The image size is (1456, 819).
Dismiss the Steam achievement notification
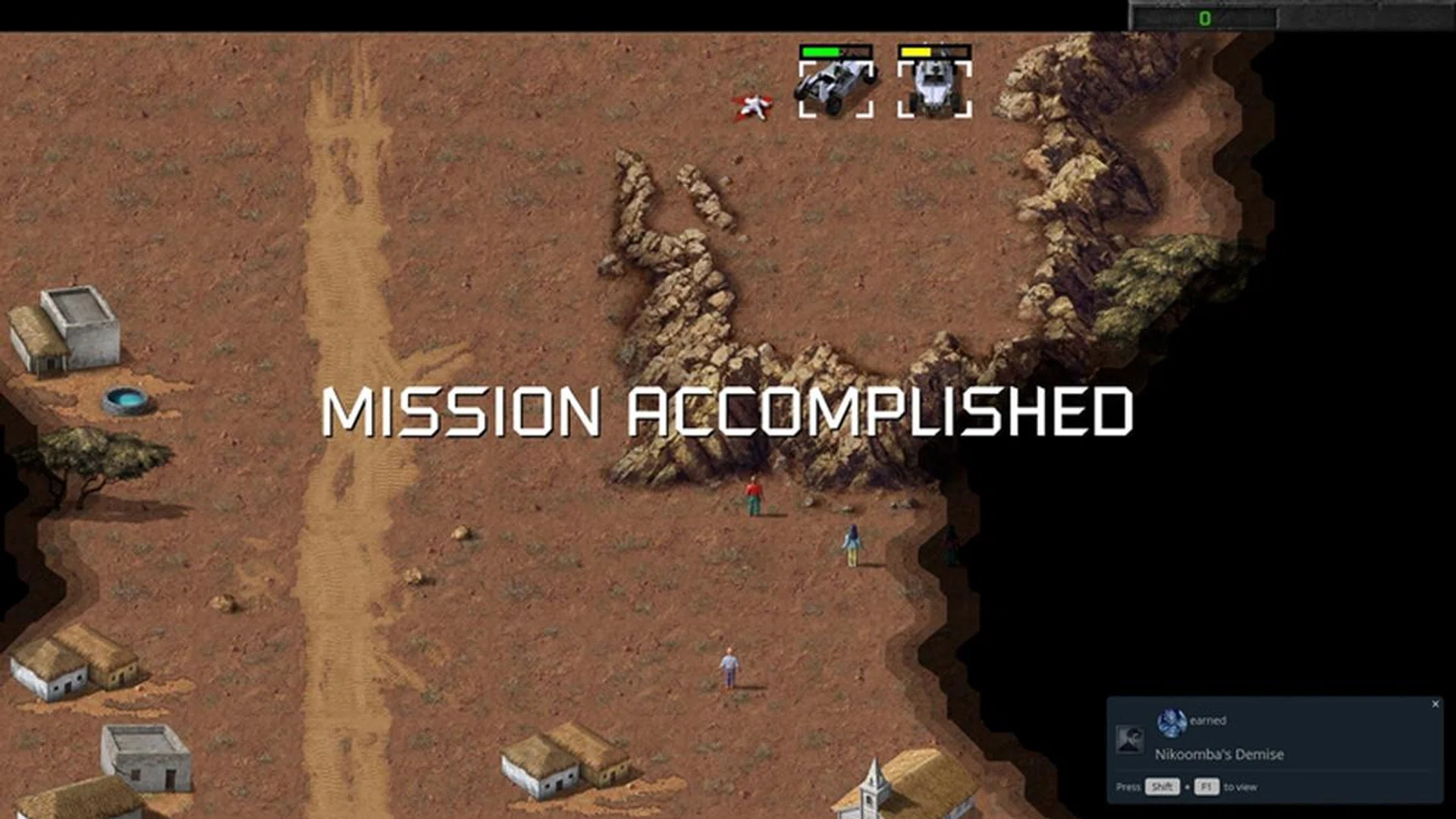1436,704
